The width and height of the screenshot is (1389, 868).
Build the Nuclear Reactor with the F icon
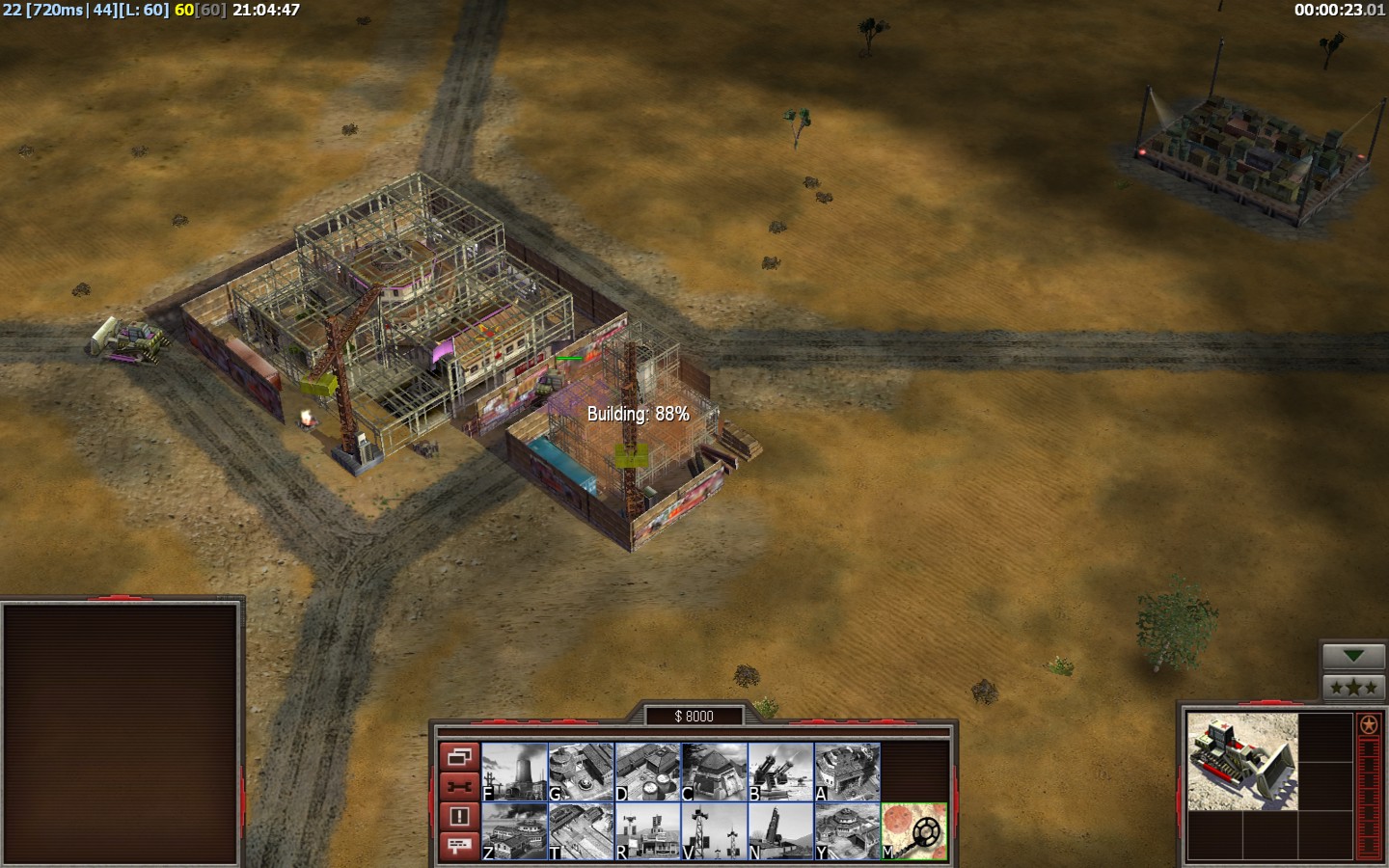pyautogui.click(x=514, y=772)
